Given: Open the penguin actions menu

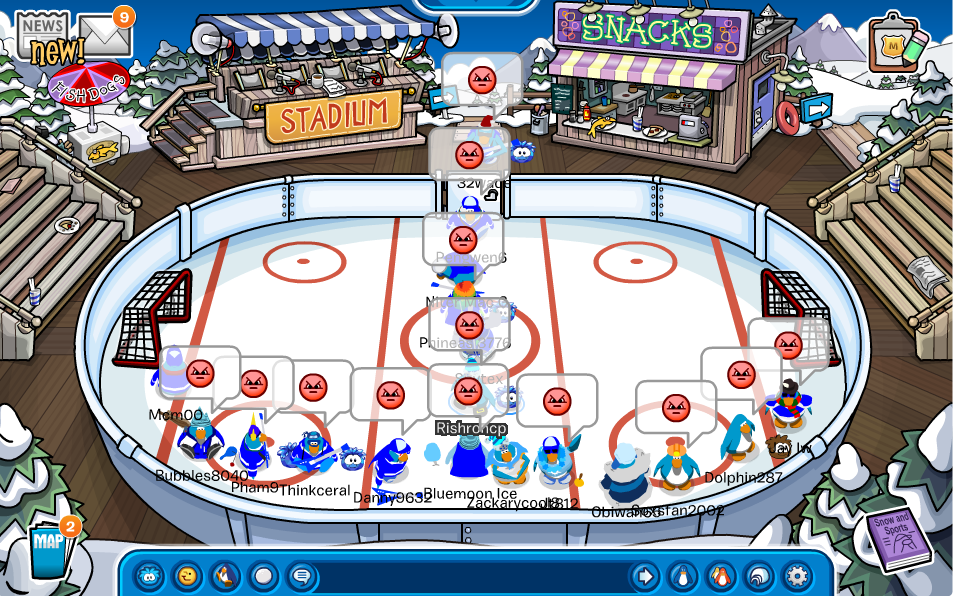Looking at the screenshot, I should [x=225, y=576].
